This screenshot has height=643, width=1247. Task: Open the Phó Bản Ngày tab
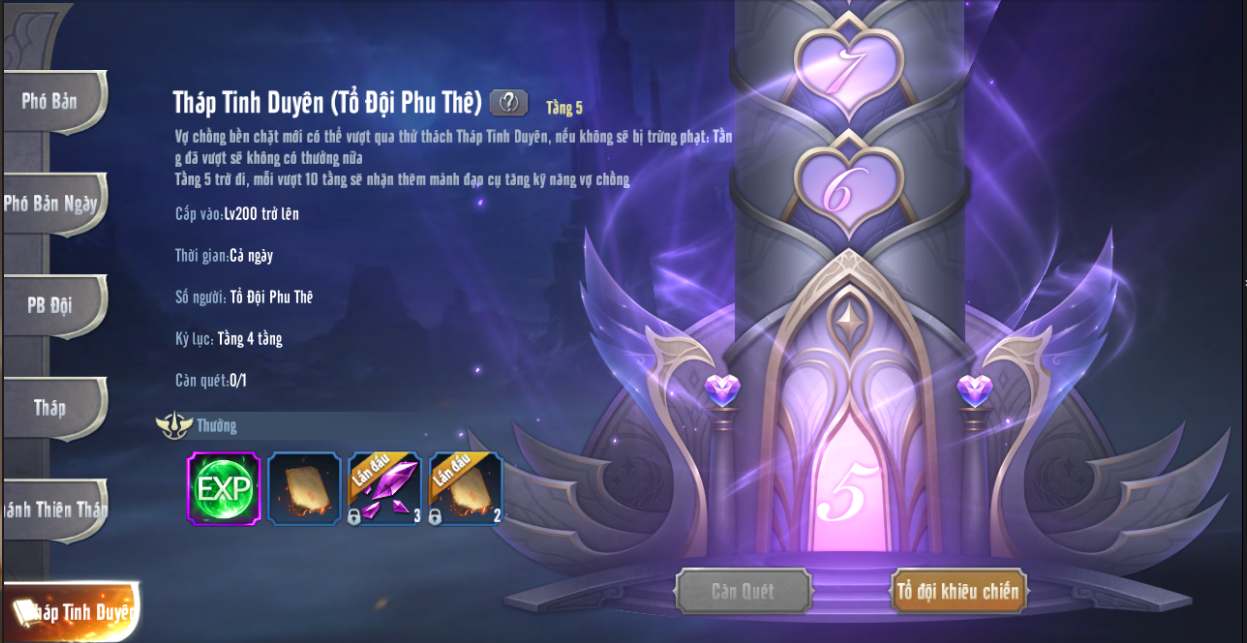(x=52, y=203)
